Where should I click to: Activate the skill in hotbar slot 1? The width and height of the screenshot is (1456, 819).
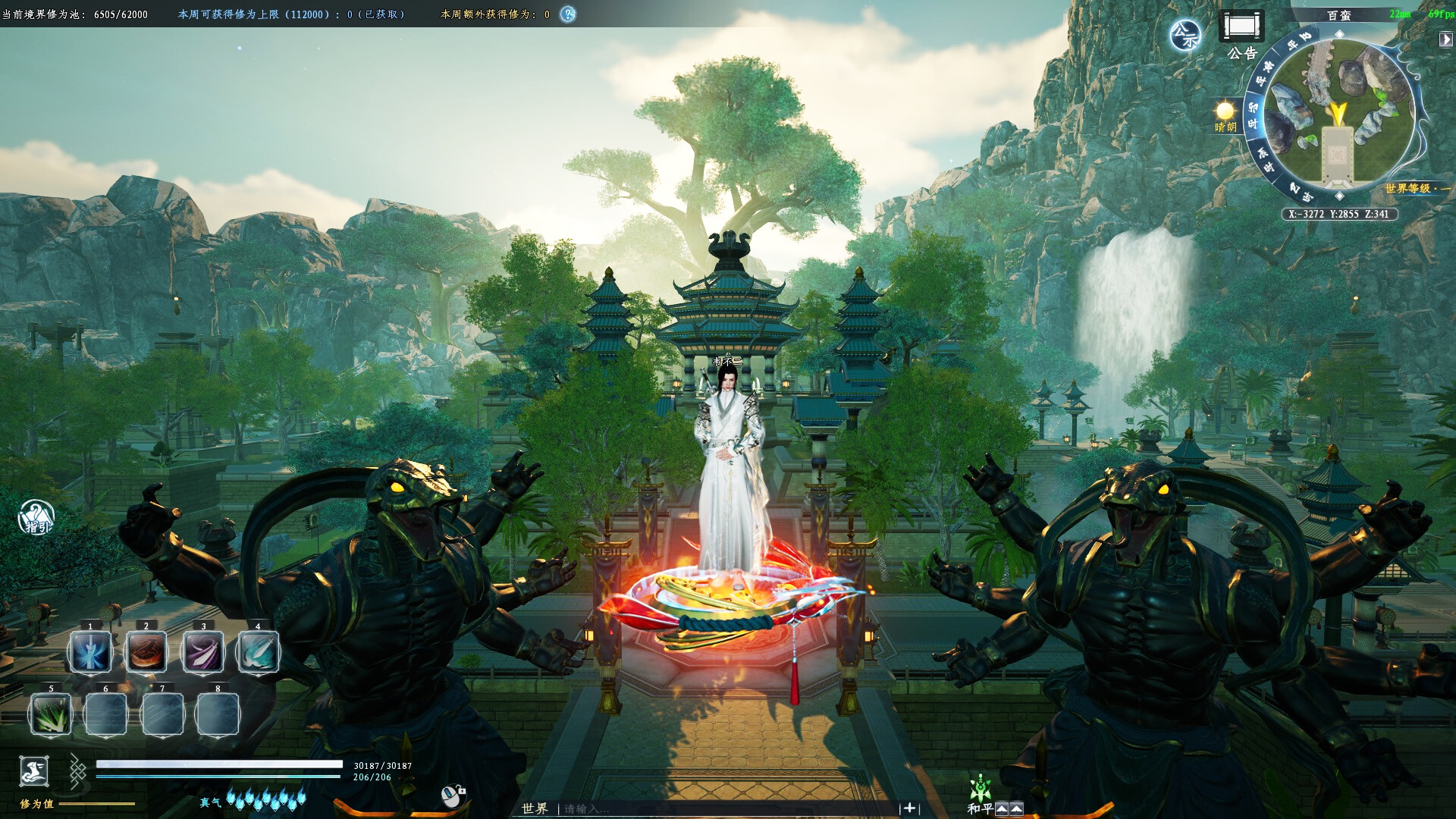tap(89, 653)
